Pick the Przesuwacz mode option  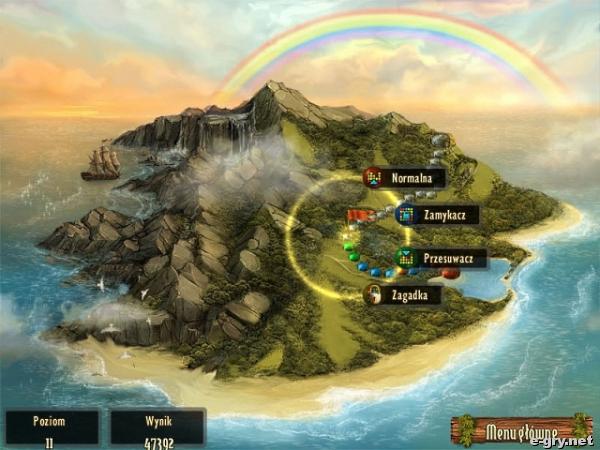(441, 258)
